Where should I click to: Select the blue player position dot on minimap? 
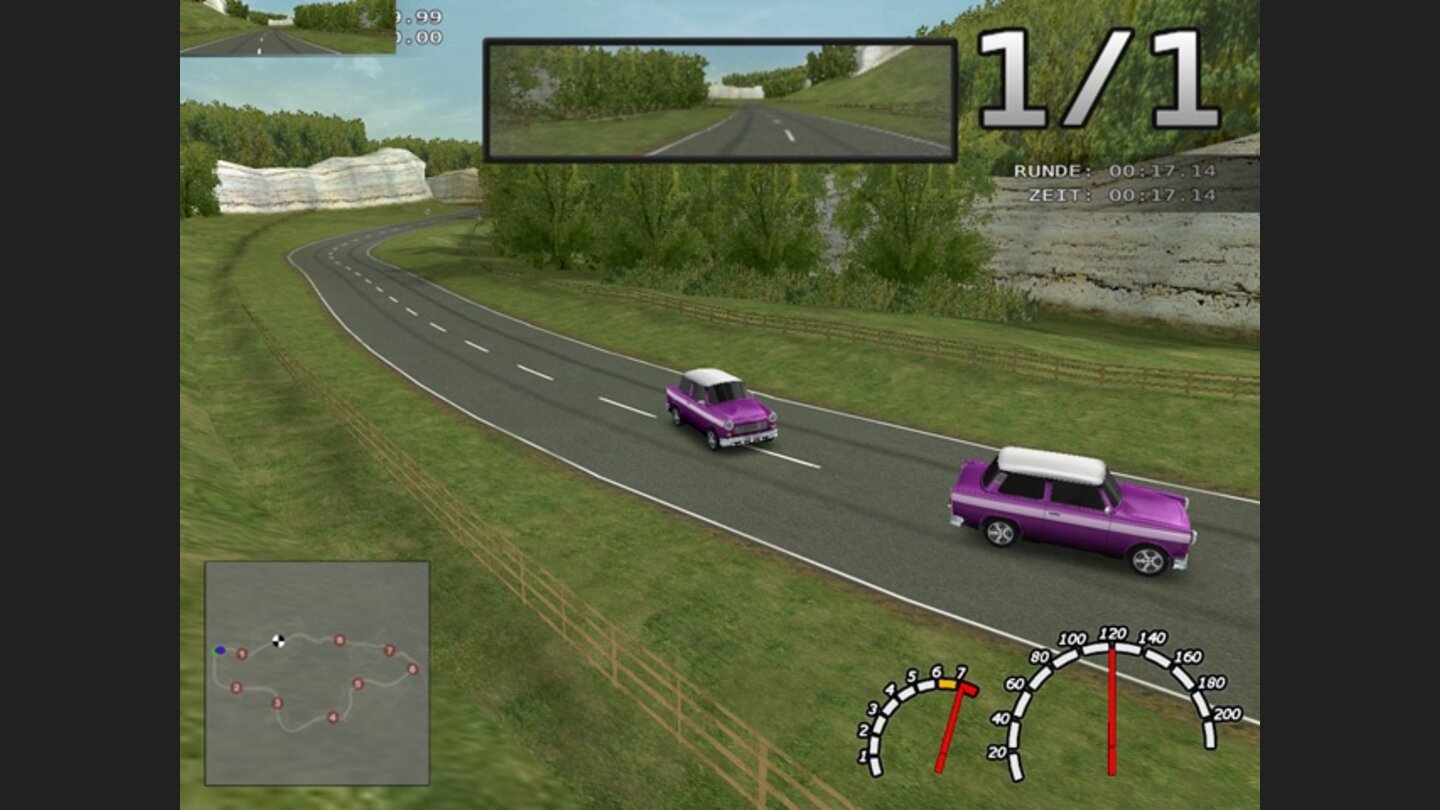[221, 650]
